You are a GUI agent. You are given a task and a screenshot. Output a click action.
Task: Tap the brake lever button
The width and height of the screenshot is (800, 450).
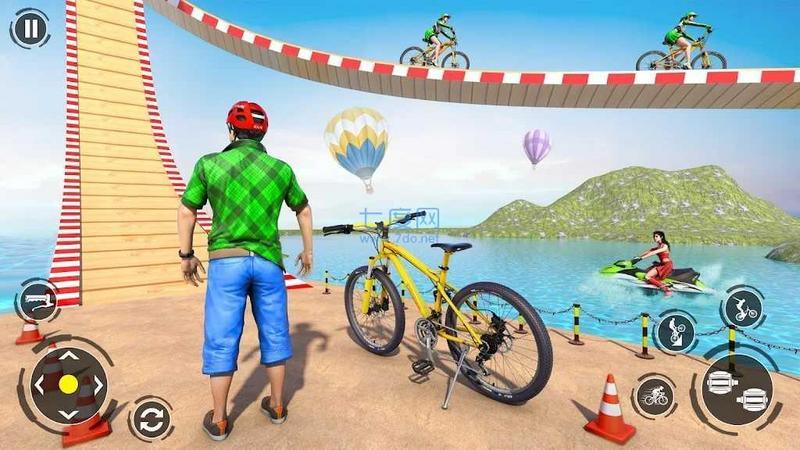[36, 299]
